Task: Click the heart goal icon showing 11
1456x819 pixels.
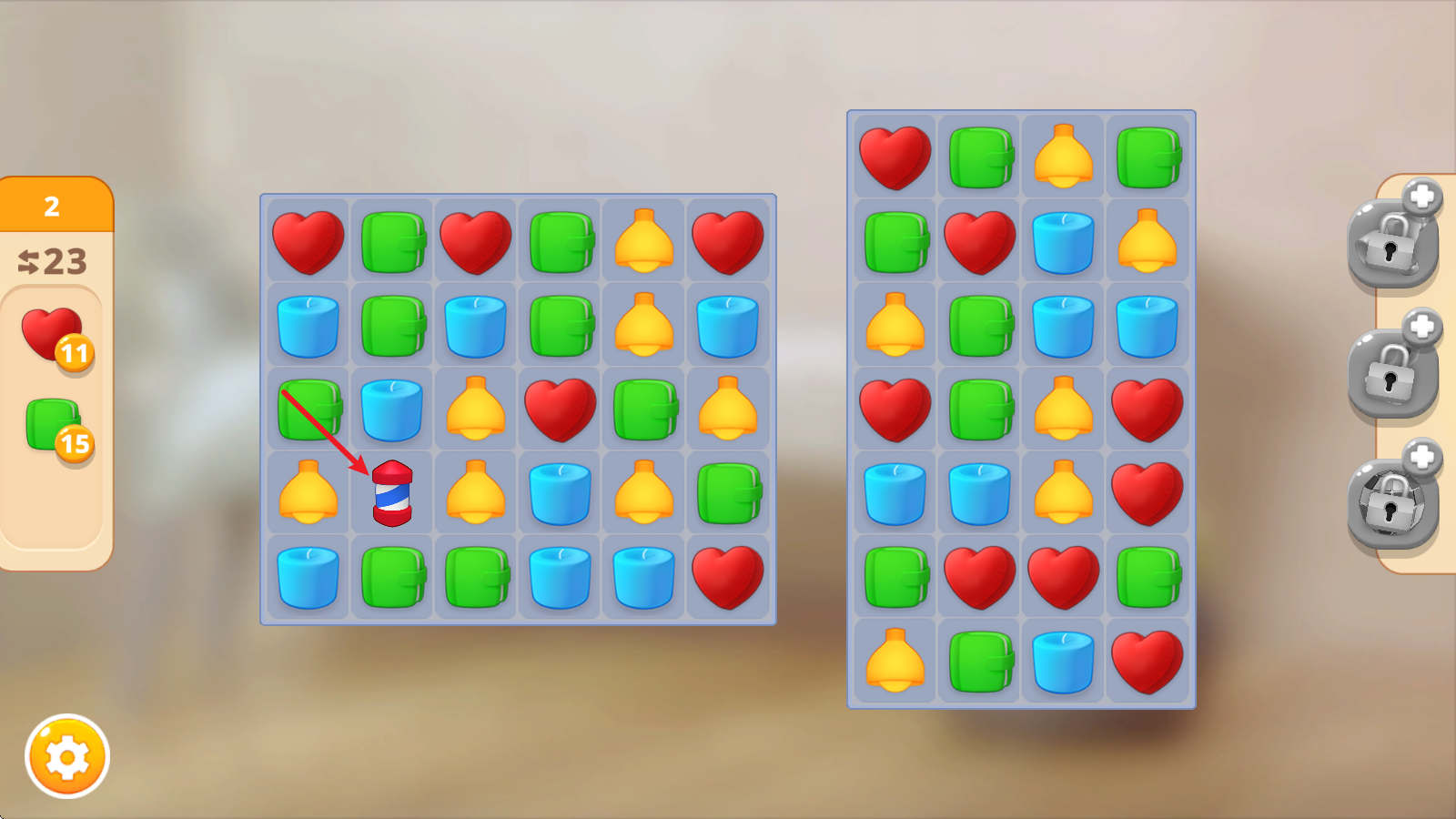Action: 53,335
